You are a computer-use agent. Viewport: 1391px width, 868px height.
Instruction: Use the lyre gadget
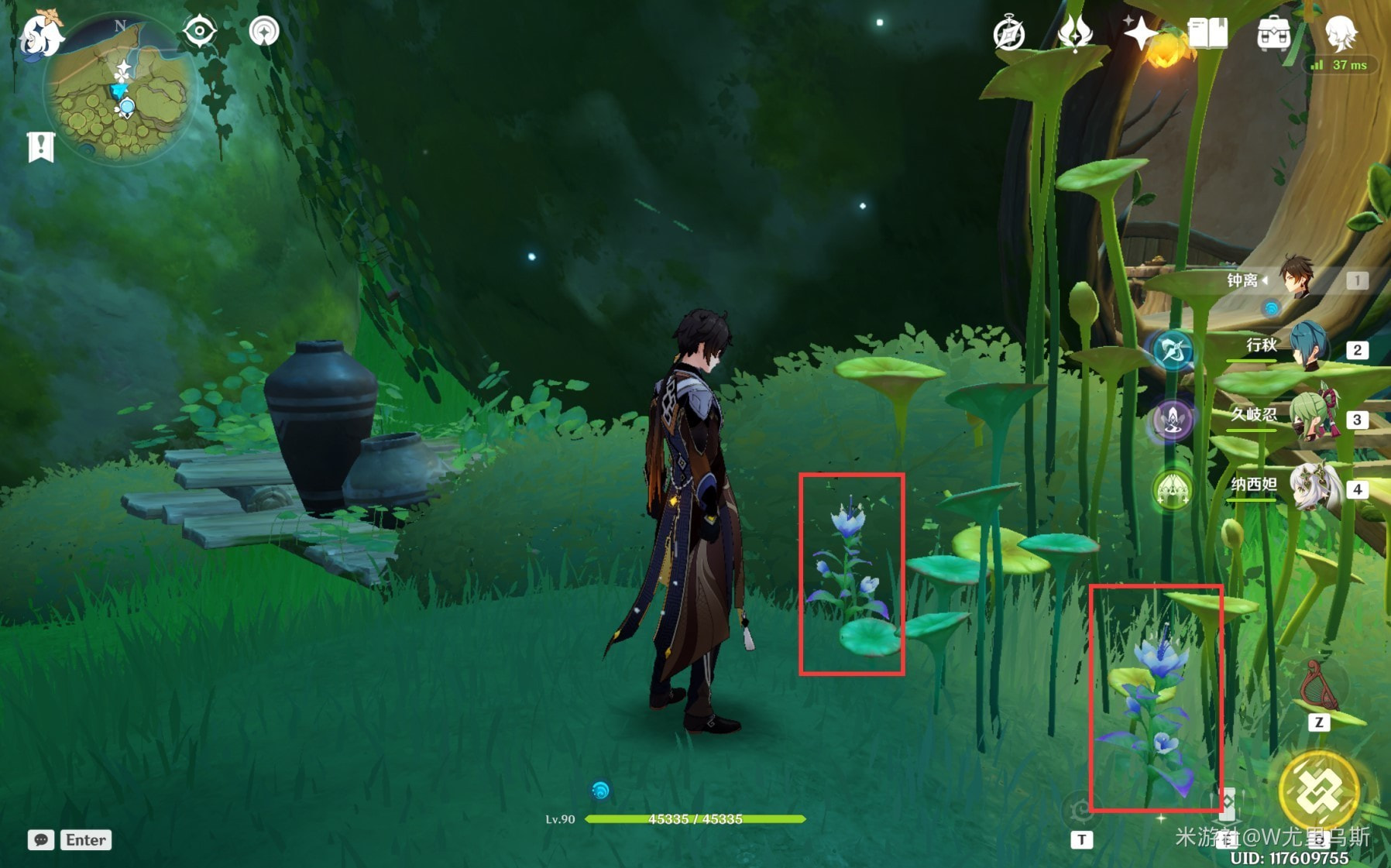tap(1318, 686)
